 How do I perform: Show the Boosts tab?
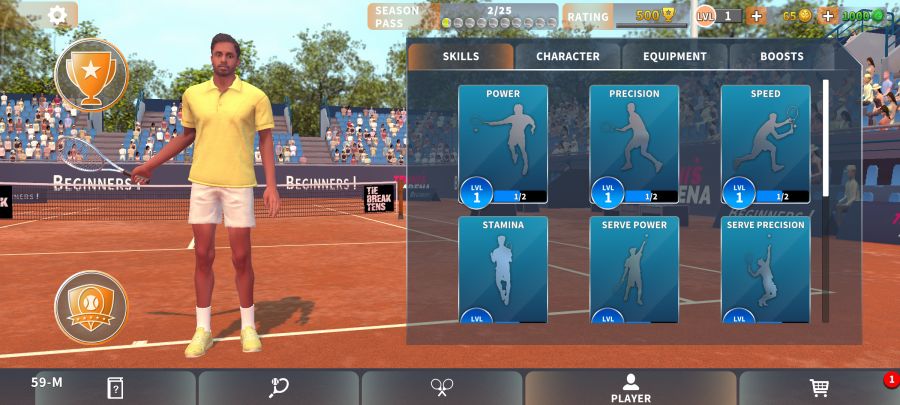tap(781, 56)
